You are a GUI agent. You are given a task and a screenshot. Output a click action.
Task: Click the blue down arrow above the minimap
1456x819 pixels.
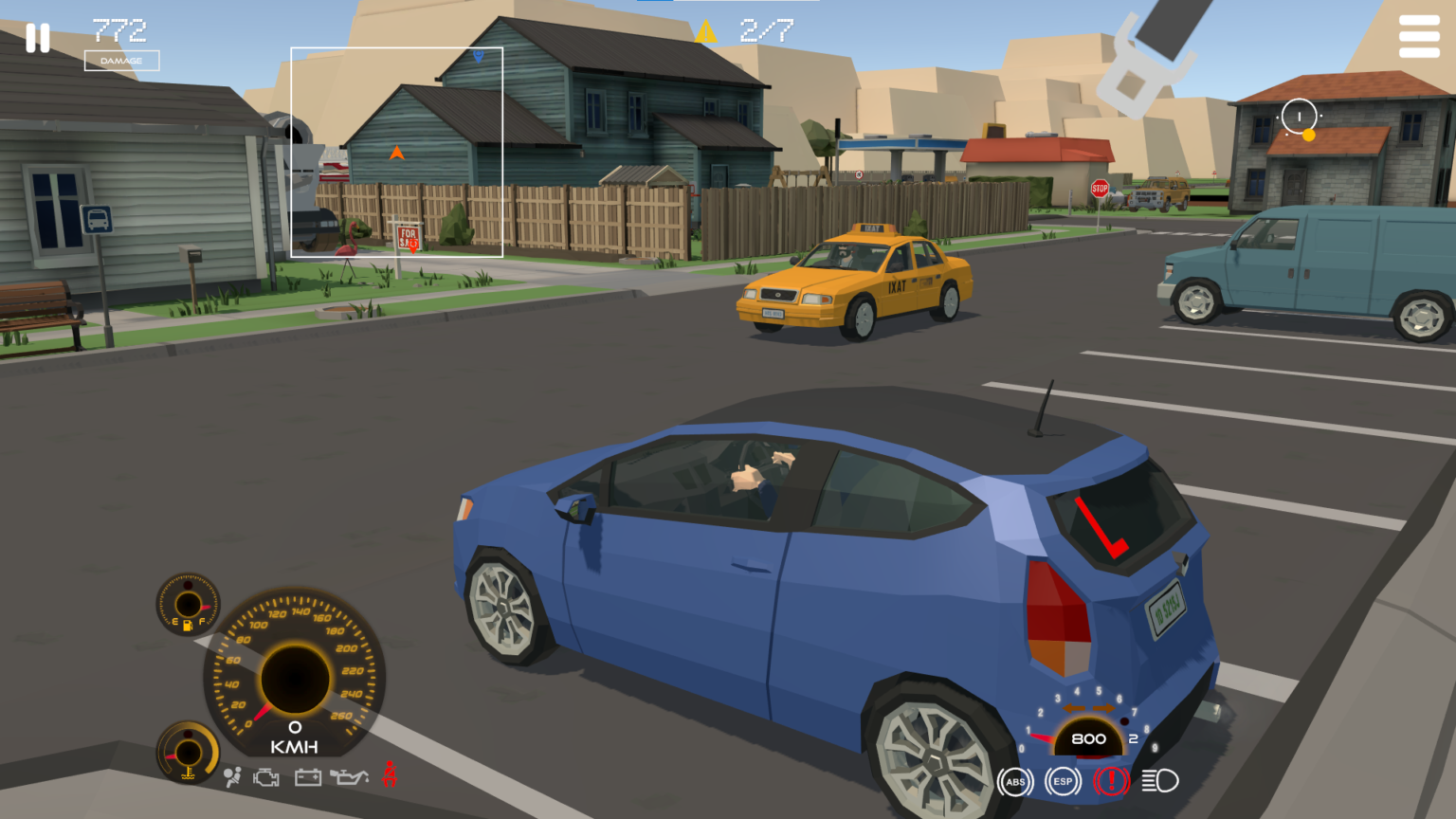[x=477, y=57]
